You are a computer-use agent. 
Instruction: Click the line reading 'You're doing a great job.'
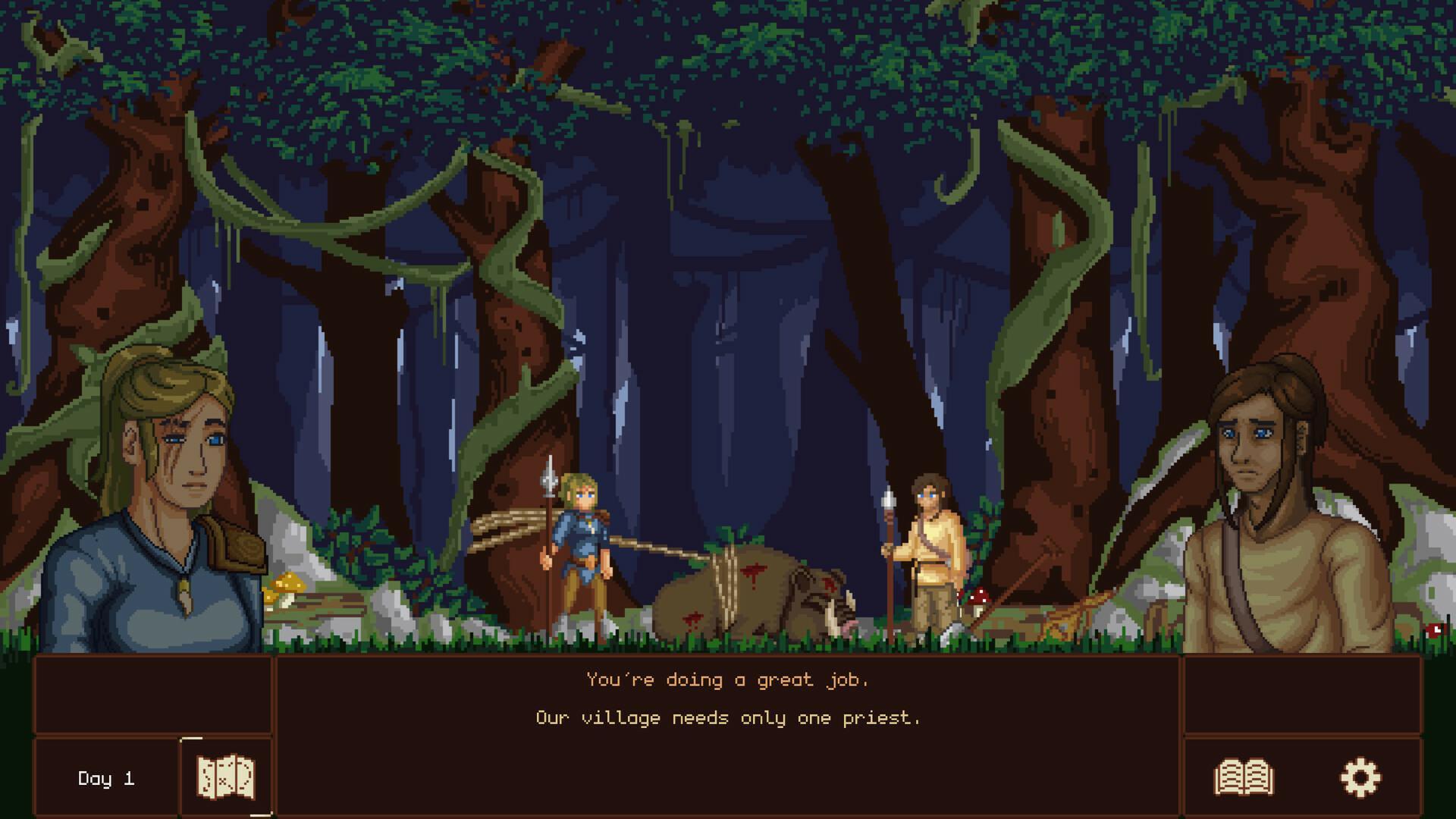point(726,680)
